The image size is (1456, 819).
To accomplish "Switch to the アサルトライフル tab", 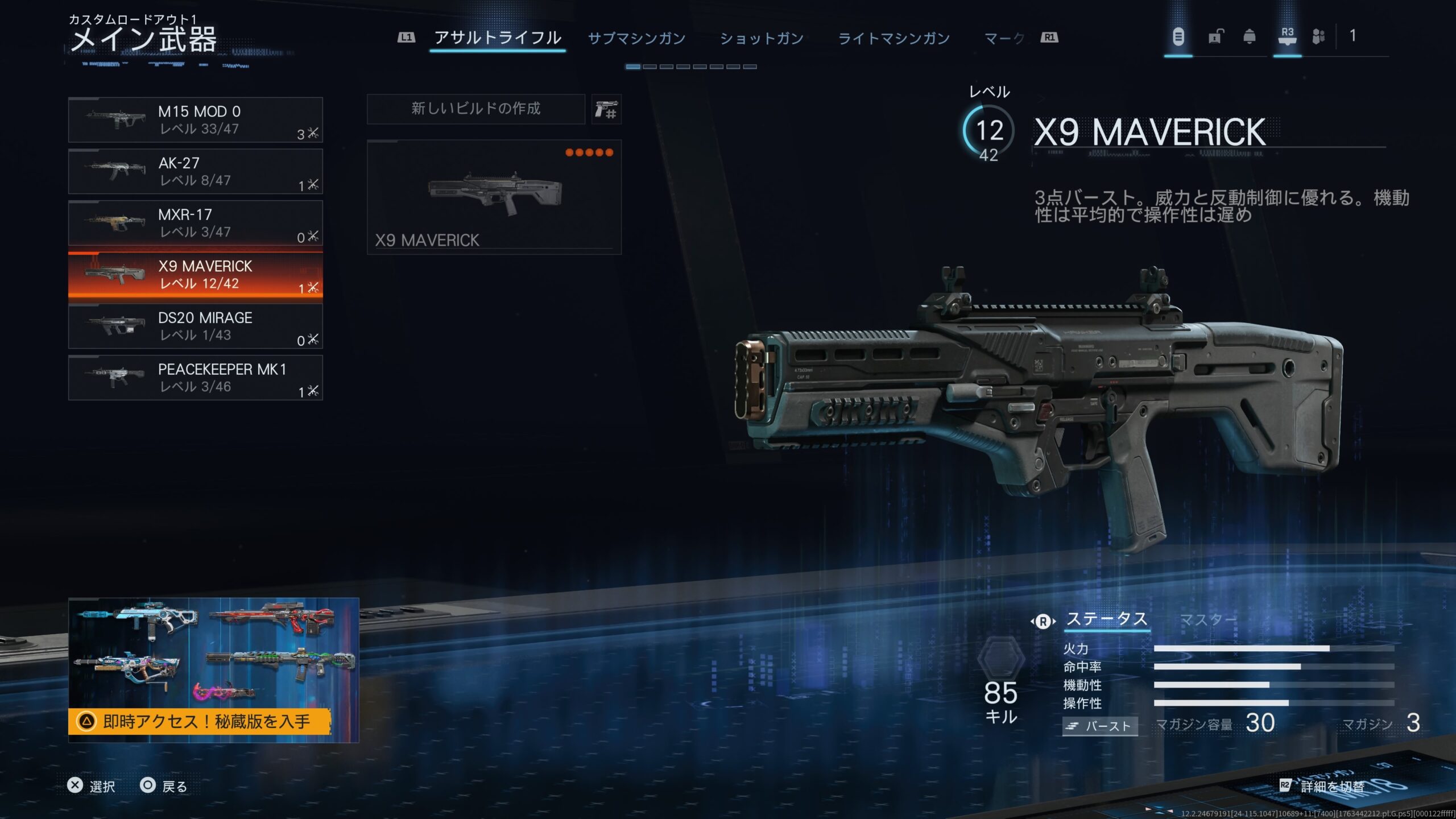I will 498,38.
